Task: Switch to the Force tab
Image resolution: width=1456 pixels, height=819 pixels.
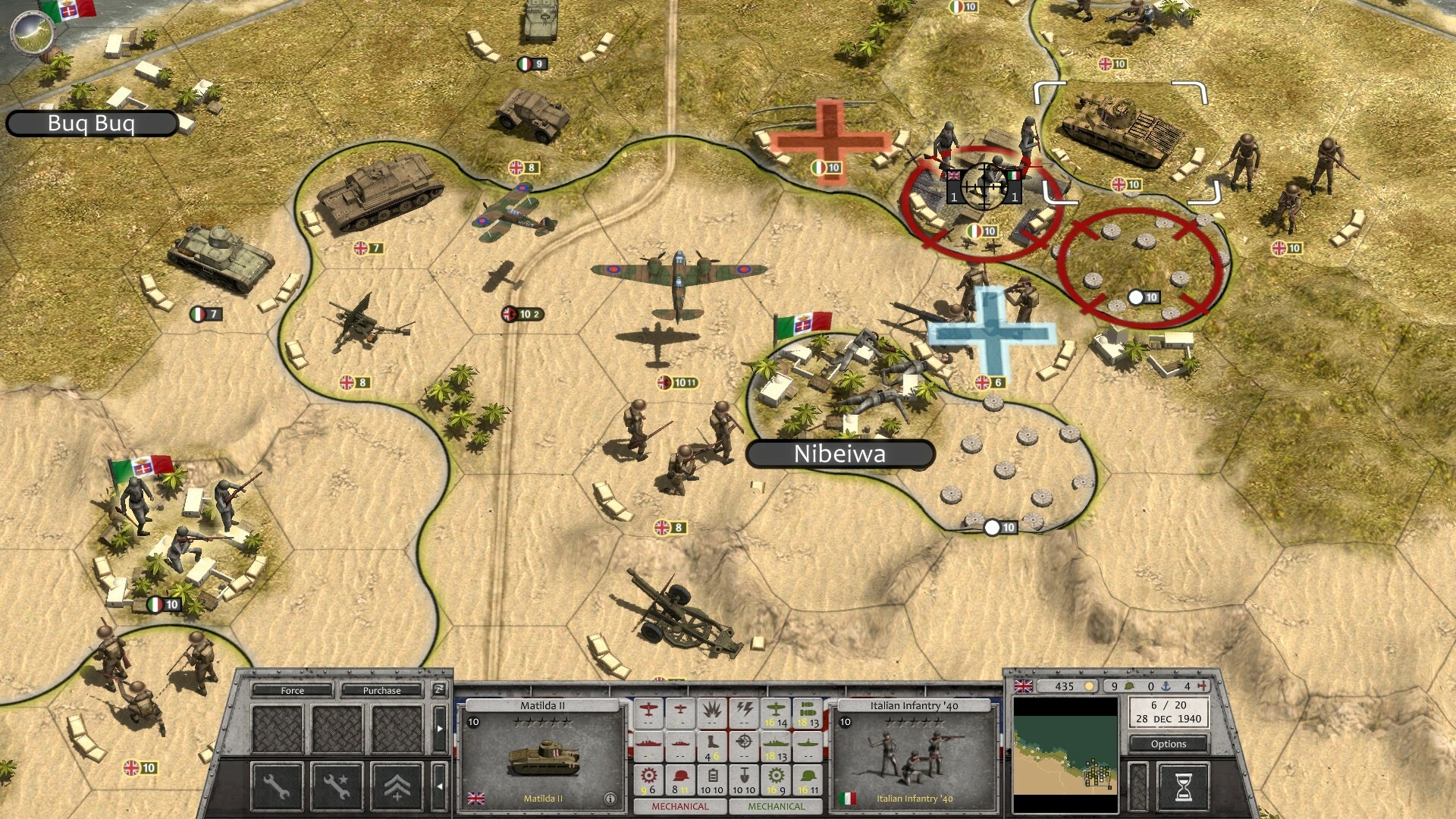Action: pos(293,691)
